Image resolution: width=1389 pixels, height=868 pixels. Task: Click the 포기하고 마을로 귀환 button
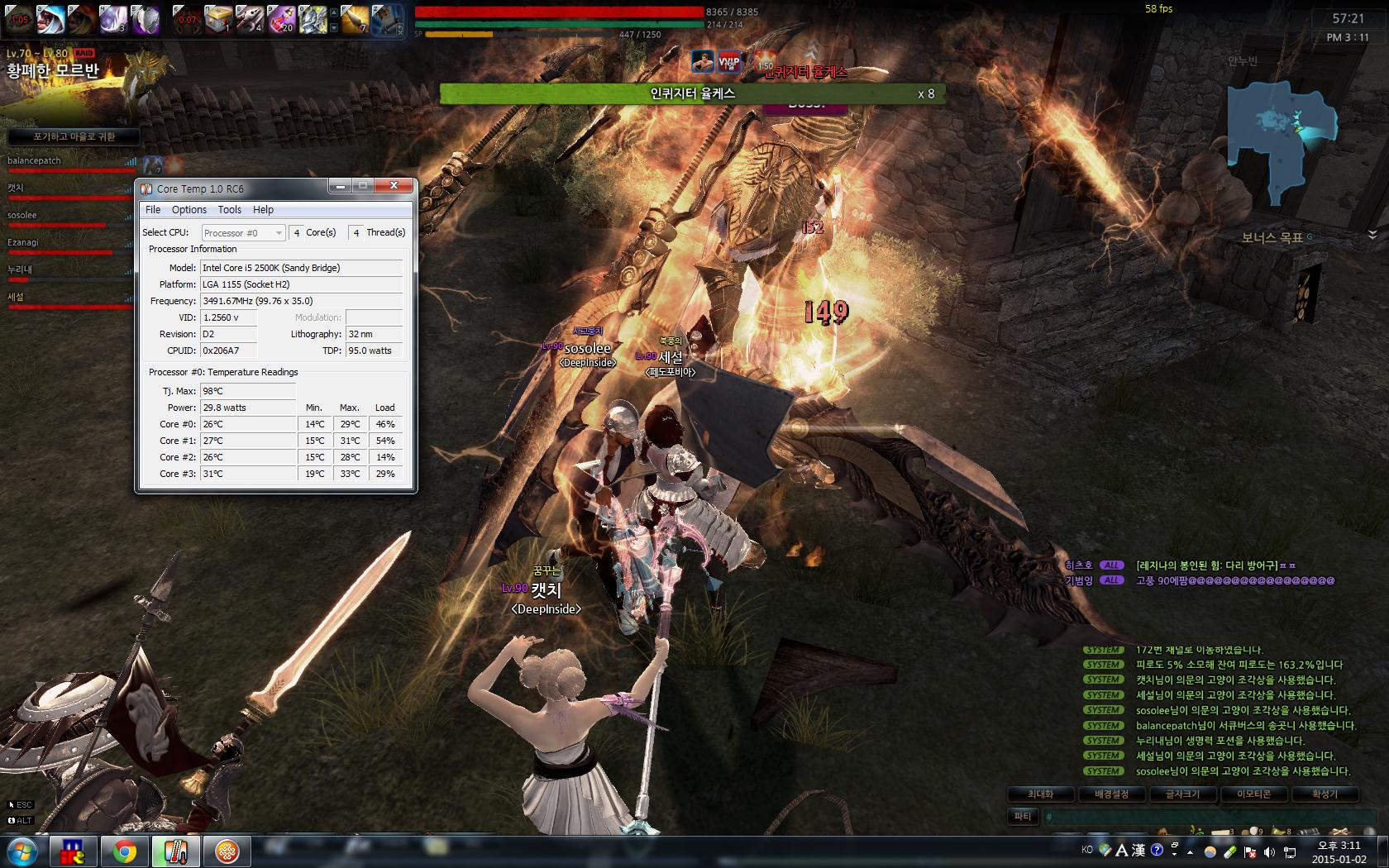click(74, 136)
